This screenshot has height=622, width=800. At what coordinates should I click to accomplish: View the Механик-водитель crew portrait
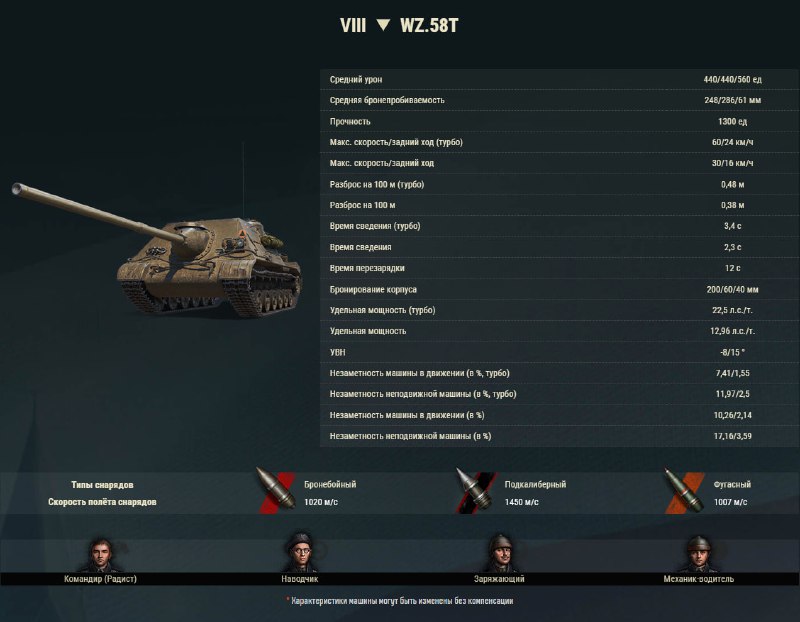[x=699, y=553]
